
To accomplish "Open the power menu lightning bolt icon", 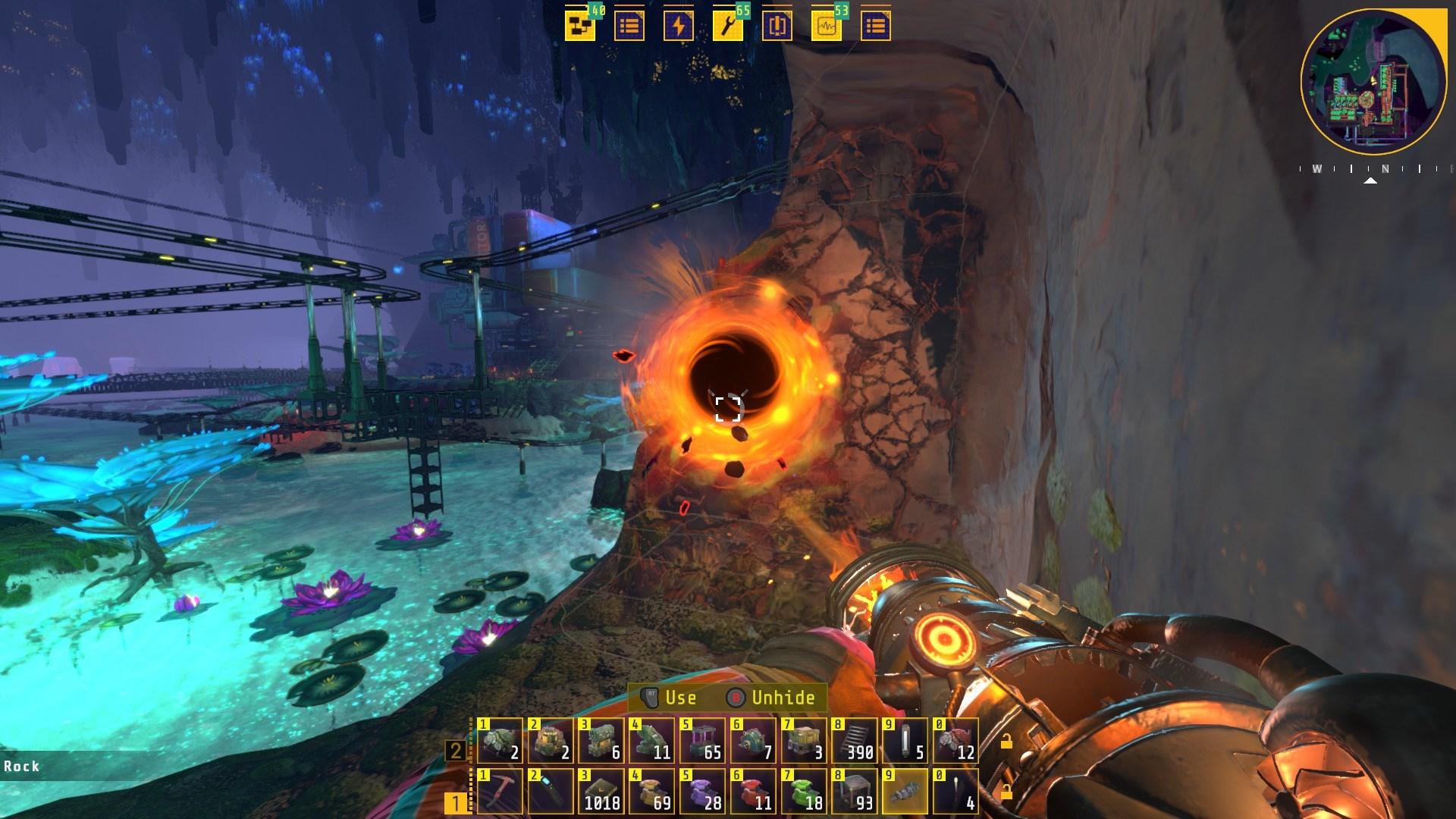I will (x=679, y=25).
